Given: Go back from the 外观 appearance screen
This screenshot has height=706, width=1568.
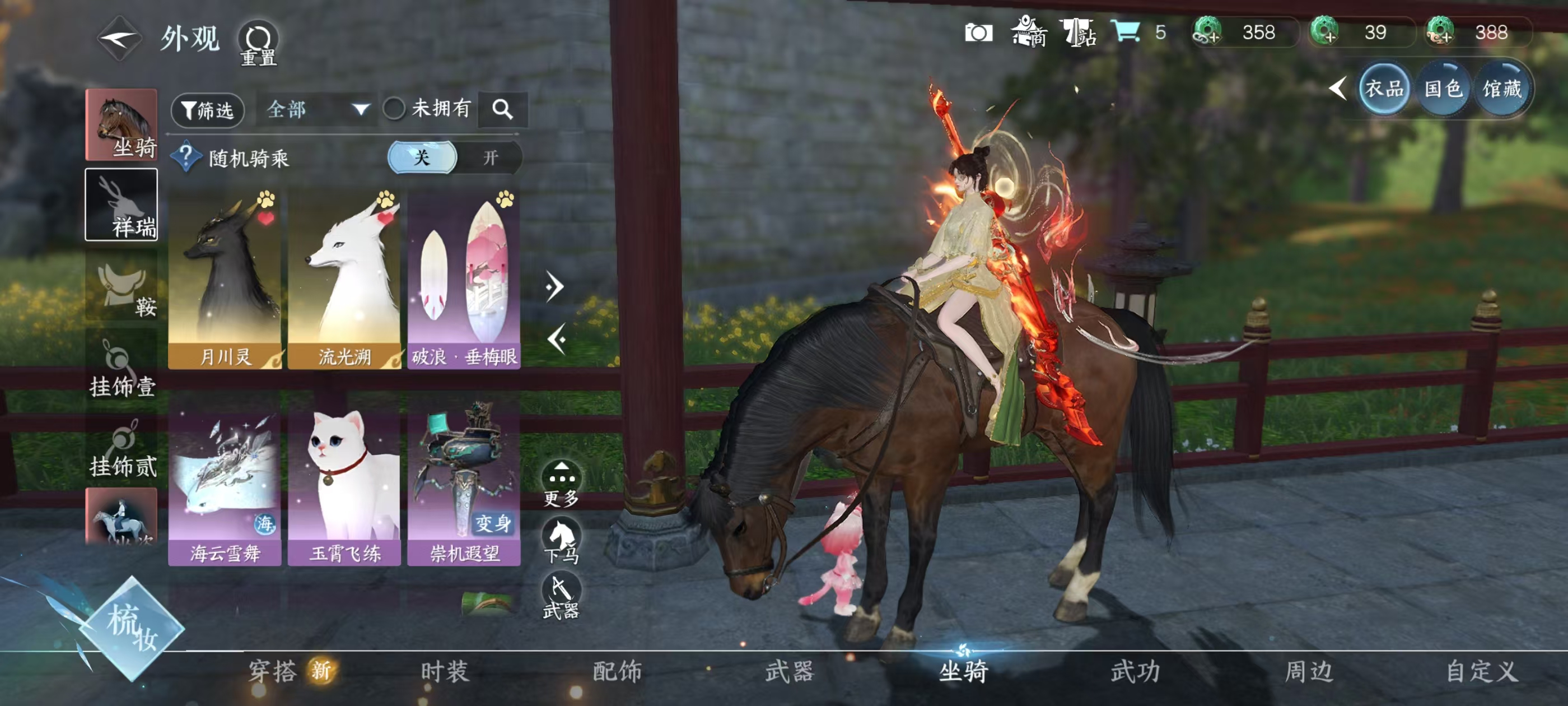Looking at the screenshot, I should tap(119, 39).
